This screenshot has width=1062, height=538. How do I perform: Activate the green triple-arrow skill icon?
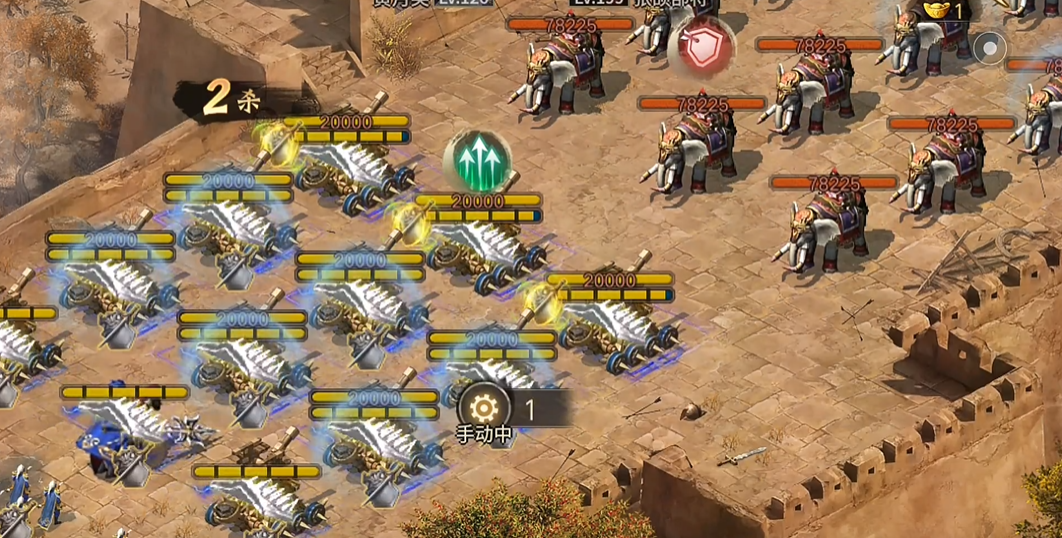[x=477, y=160]
